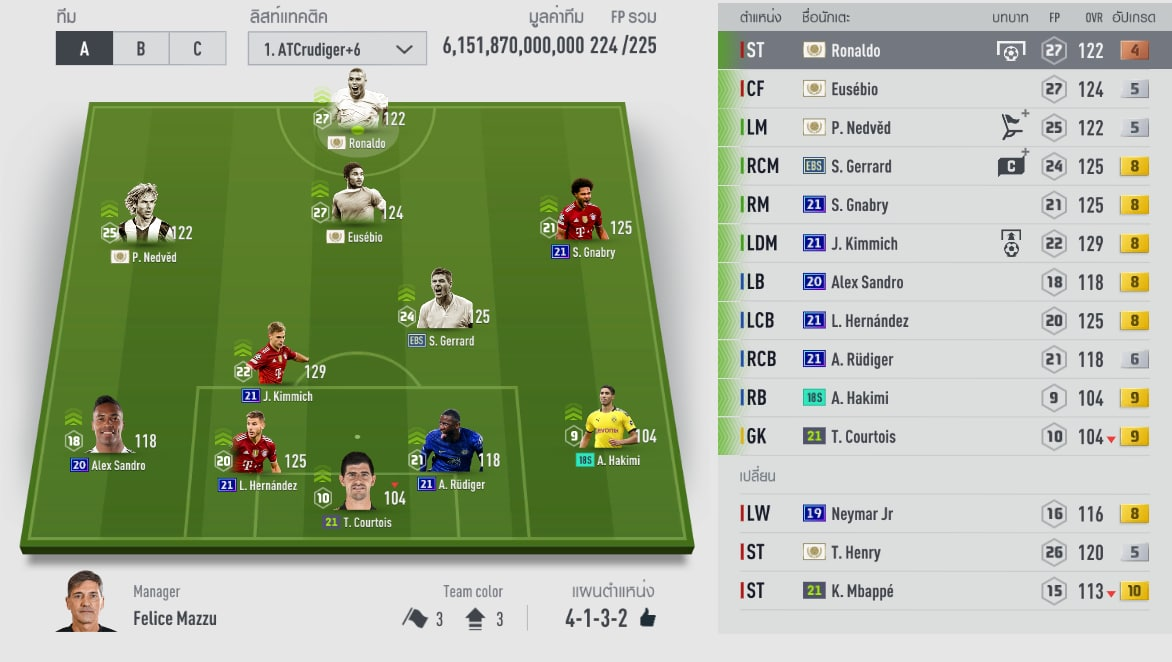Select the L. Hernández LCB row

(940, 321)
